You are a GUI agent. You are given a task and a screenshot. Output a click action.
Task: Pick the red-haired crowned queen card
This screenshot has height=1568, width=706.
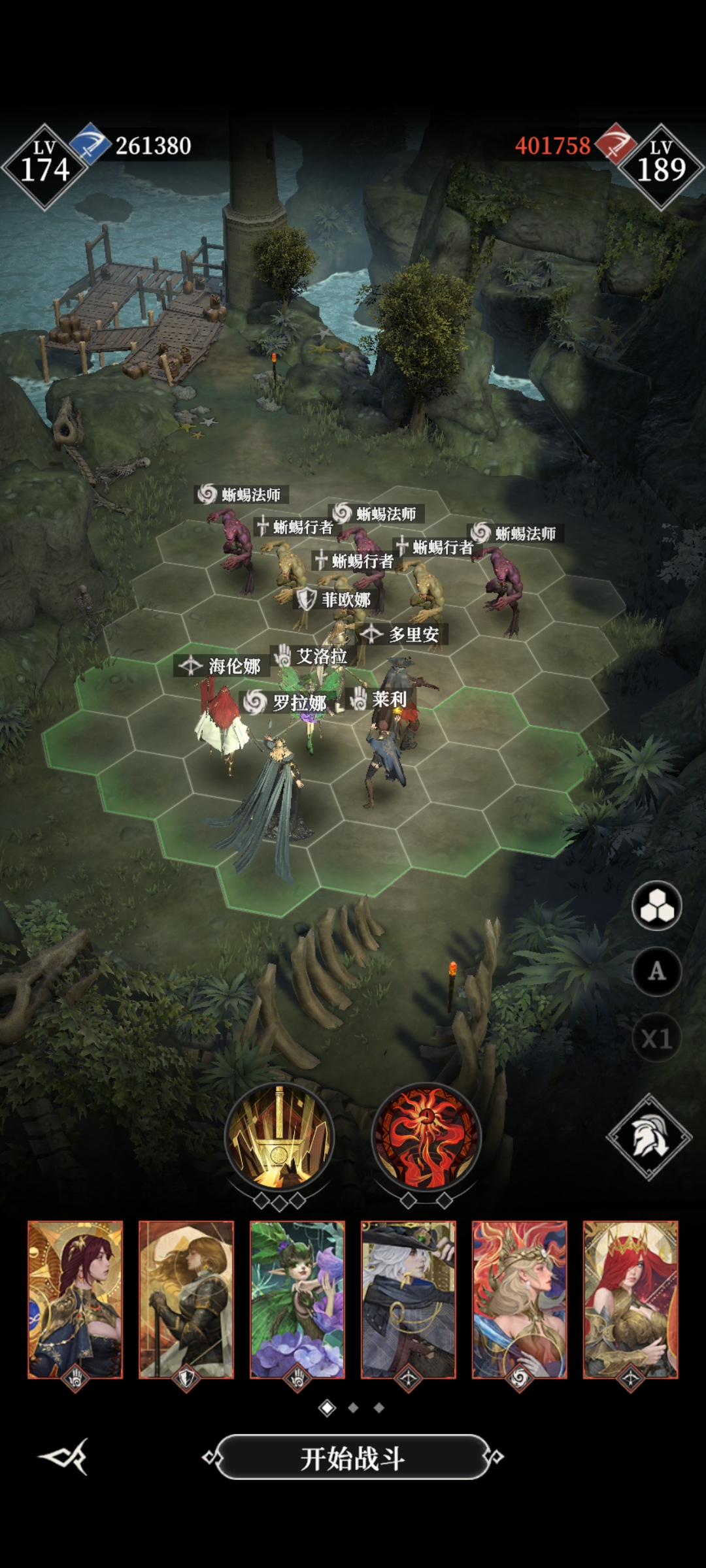631,1299
